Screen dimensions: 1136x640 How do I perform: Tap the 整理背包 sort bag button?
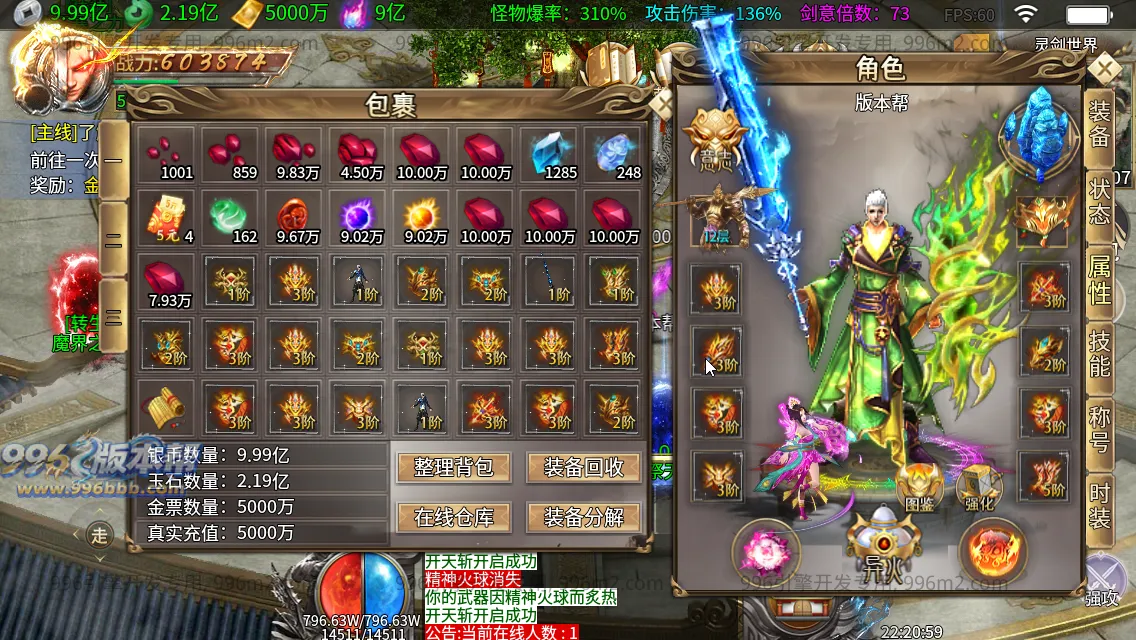coord(454,468)
